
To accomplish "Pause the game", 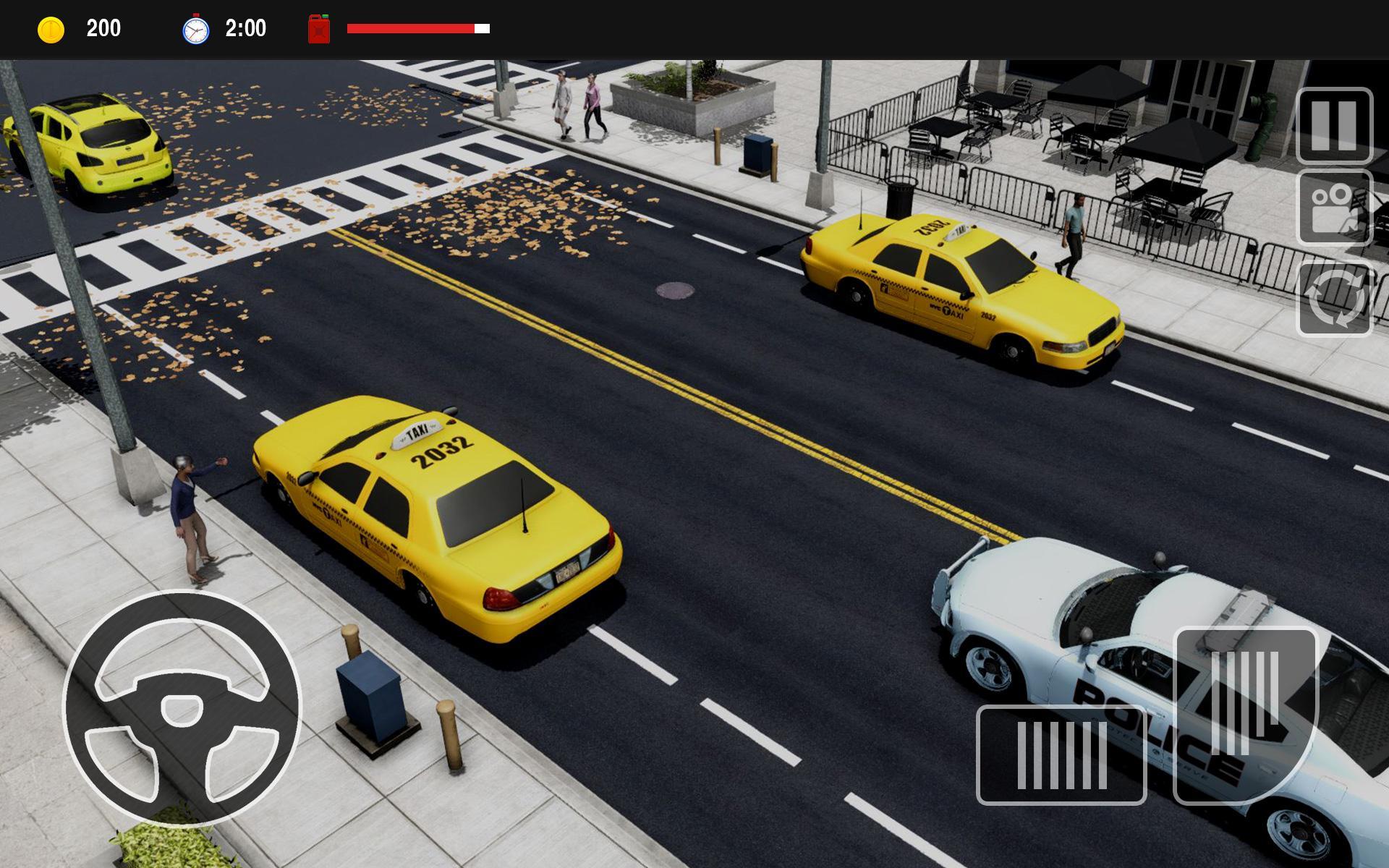I will click(1334, 126).
